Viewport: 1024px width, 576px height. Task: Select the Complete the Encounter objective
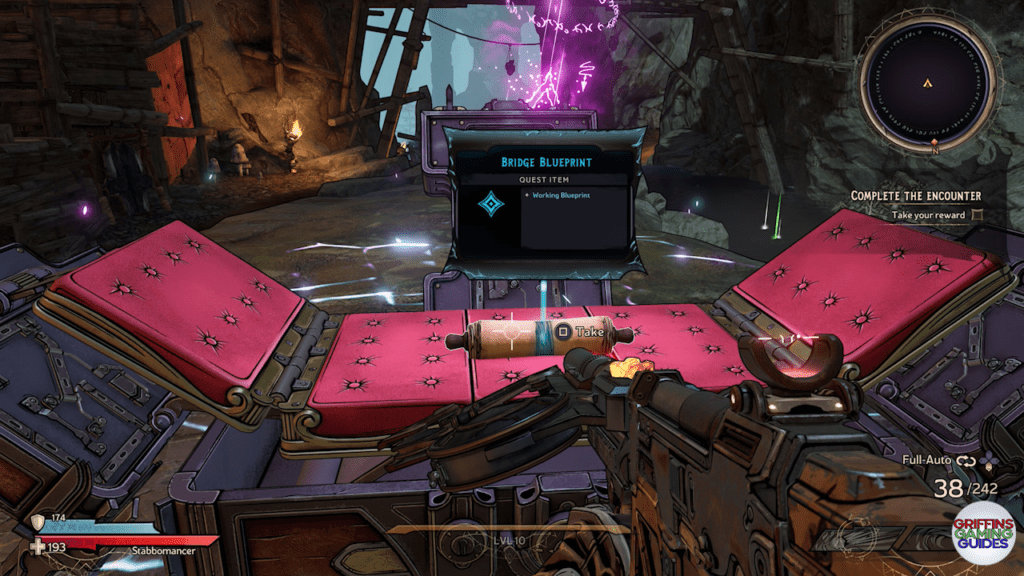915,196
